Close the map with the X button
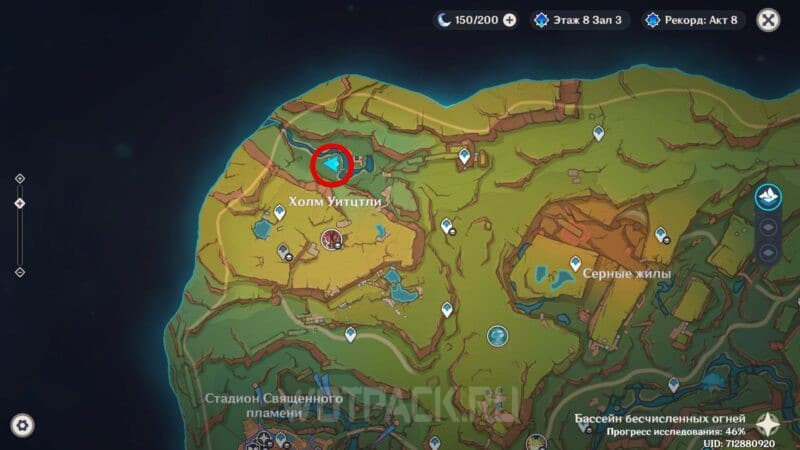The width and height of the screenshot is (800, 450). point(768,20)
